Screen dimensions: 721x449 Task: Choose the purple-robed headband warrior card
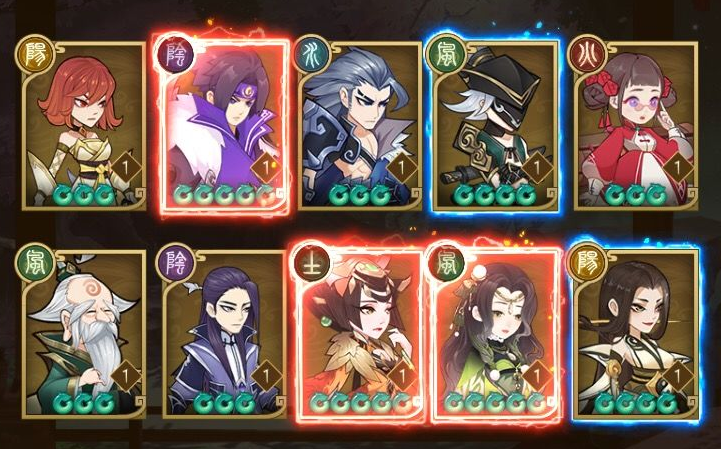[x=220, y=125]
